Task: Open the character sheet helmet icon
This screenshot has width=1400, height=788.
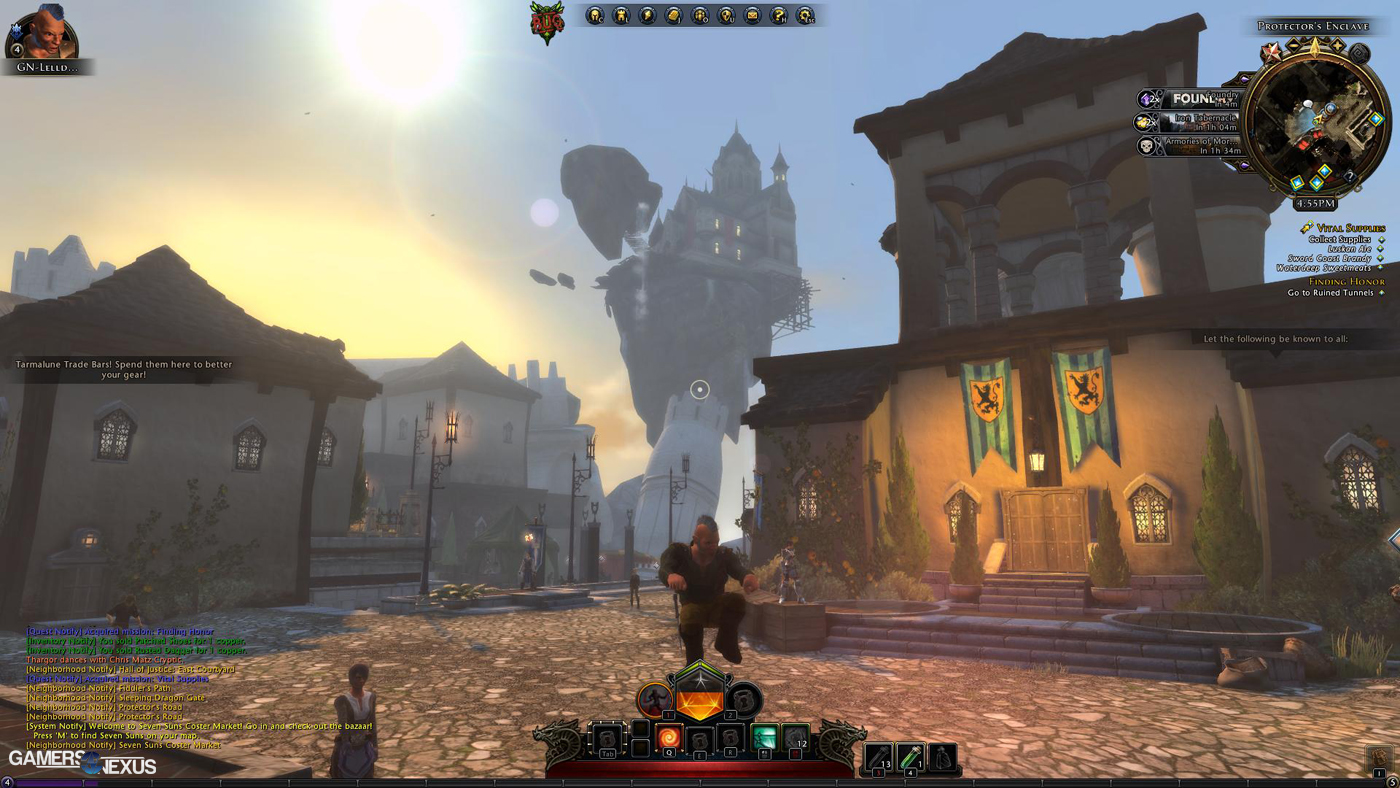Action: [x=595, y=14]
